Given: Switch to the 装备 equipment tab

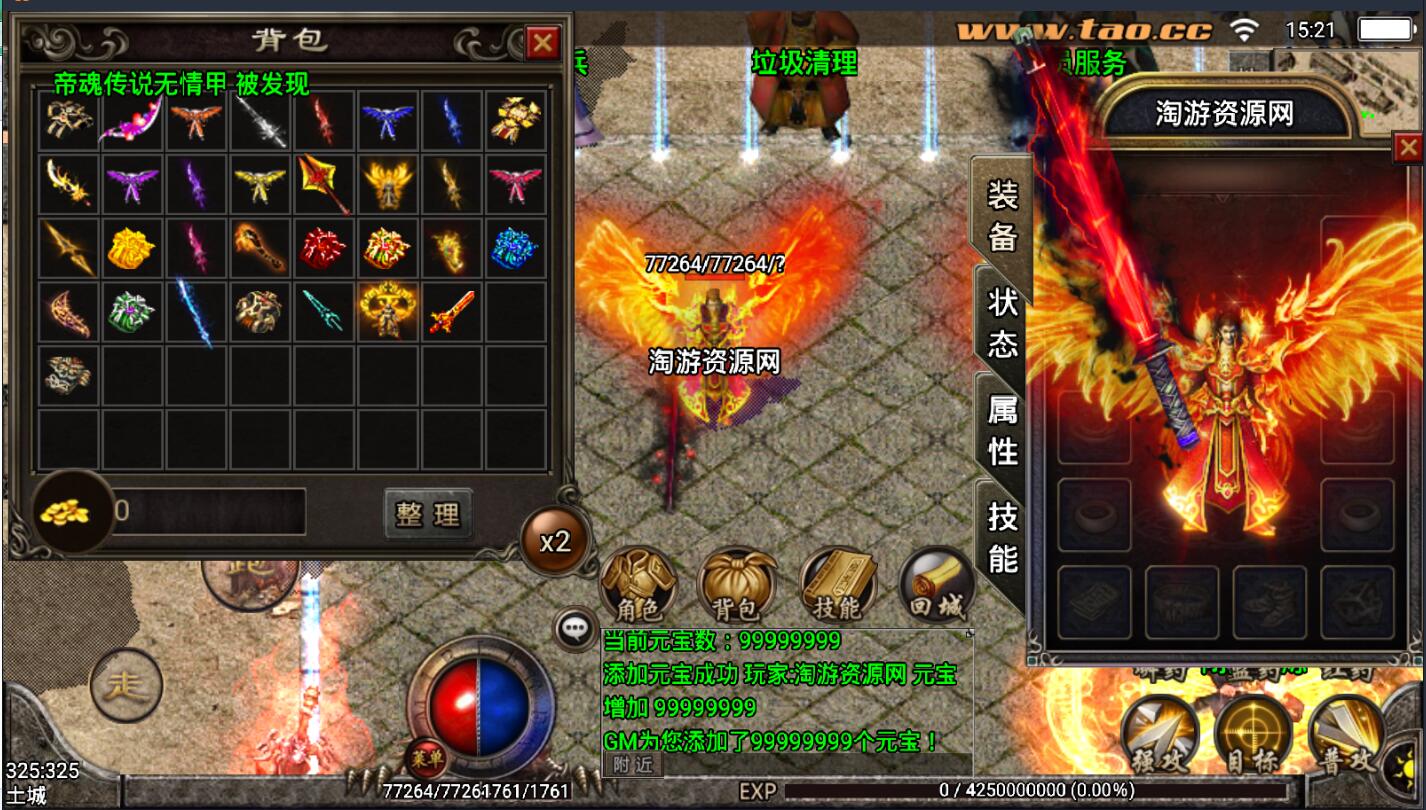Looking at the screenshot, I should pyautogui.click(x=1001, y=214).
